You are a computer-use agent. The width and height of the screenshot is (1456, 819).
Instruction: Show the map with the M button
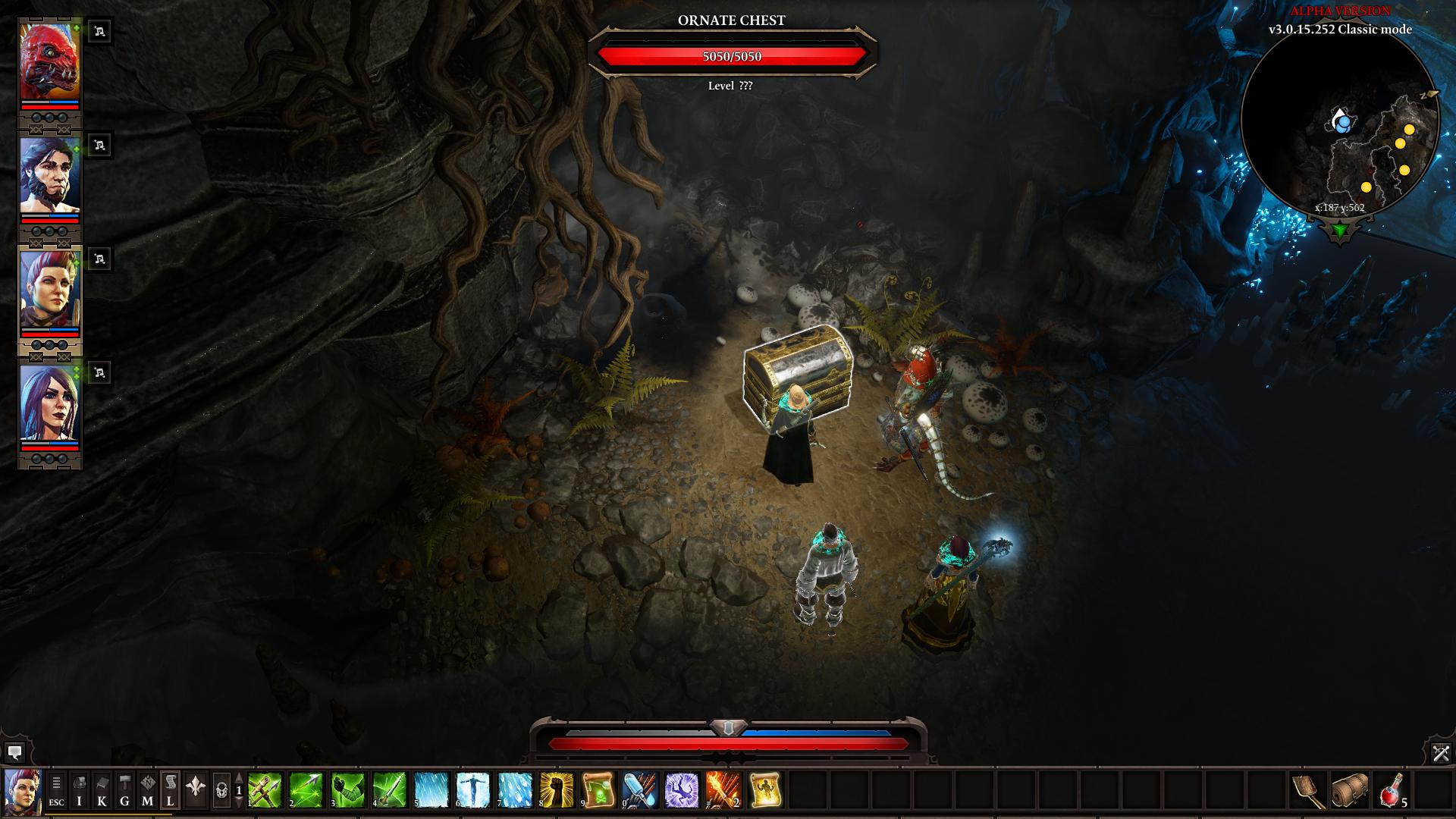pos(147,790)
